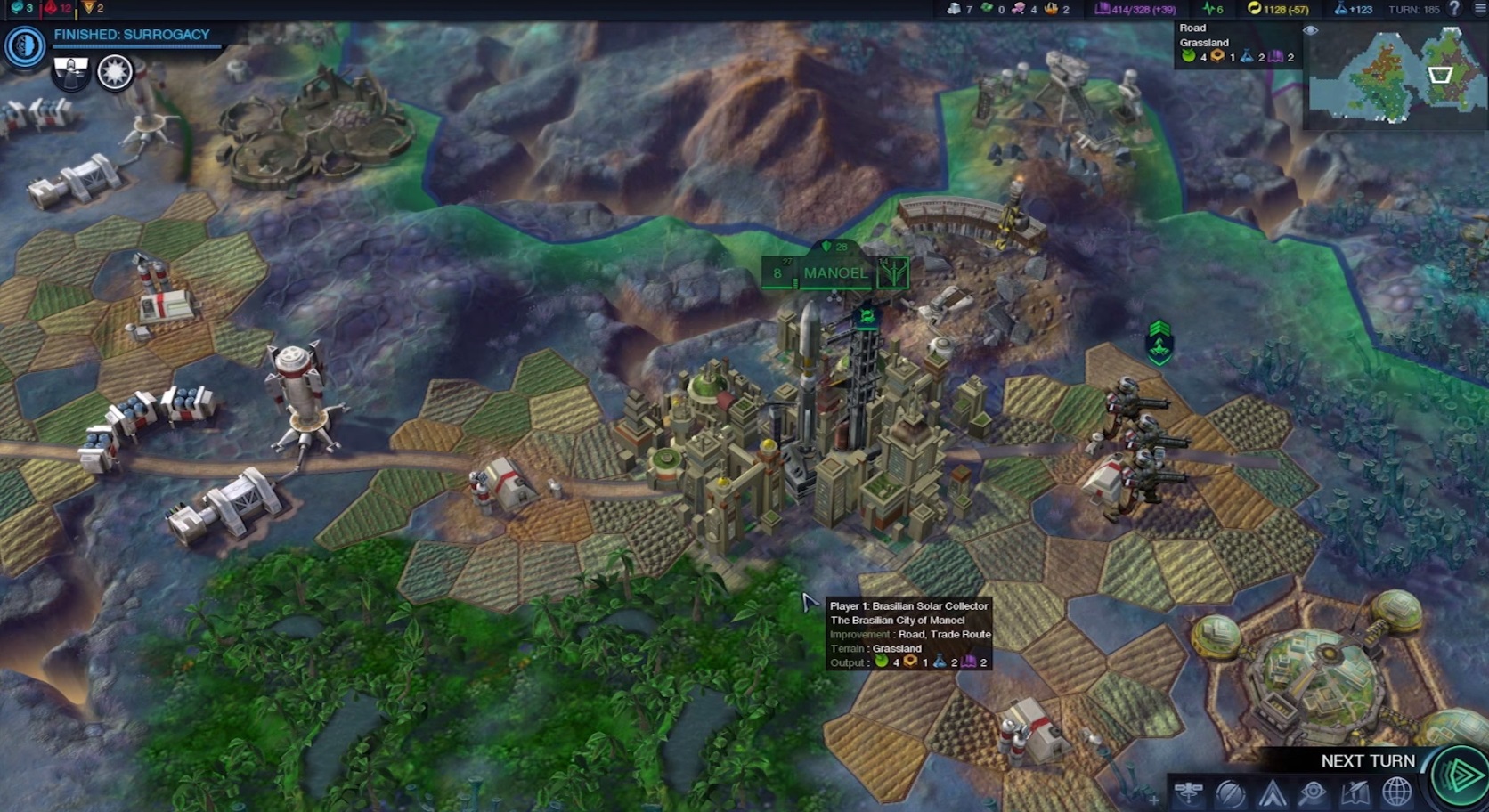Open the Tech Web arrow icon

pos(1273,792)
